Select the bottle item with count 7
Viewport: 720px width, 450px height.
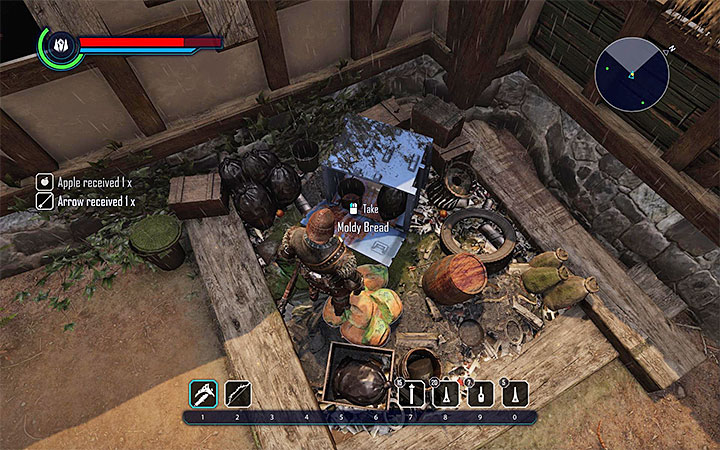(x=480, y=394)
